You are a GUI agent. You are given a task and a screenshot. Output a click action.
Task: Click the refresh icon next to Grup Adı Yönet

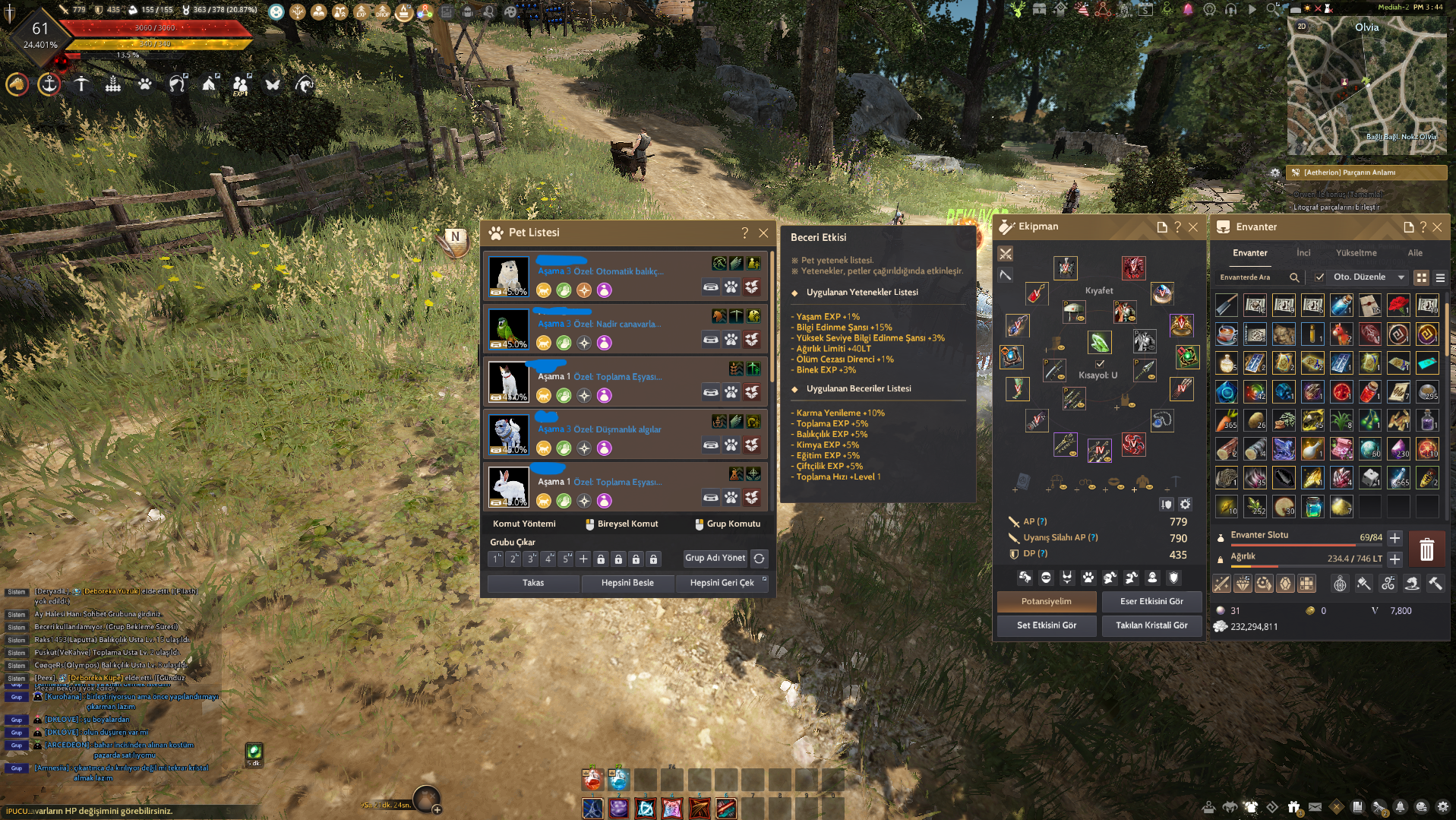click(x=760, y=559)
